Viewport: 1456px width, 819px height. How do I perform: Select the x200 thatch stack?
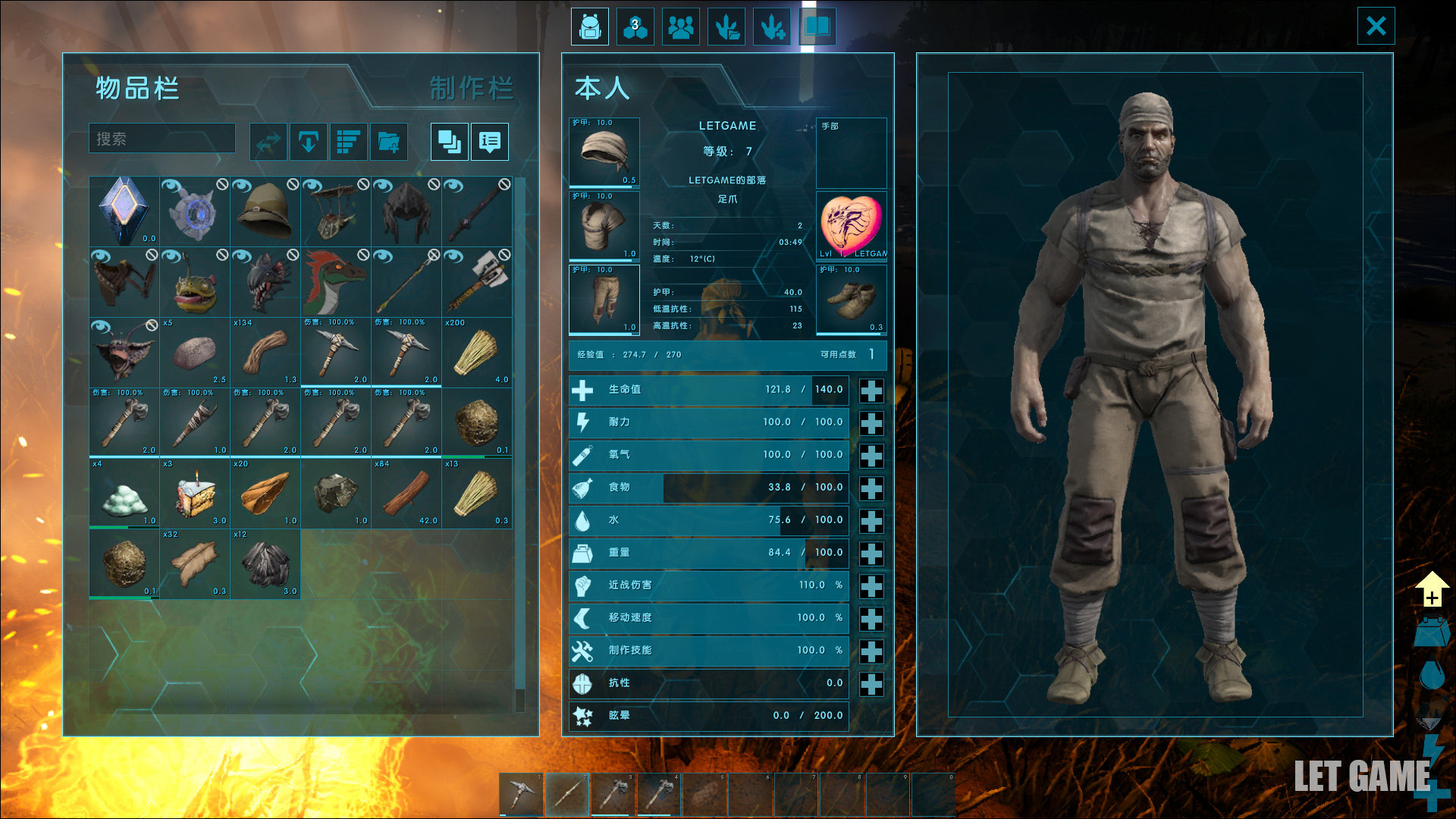pyautogui.click(x=477, y=353)
